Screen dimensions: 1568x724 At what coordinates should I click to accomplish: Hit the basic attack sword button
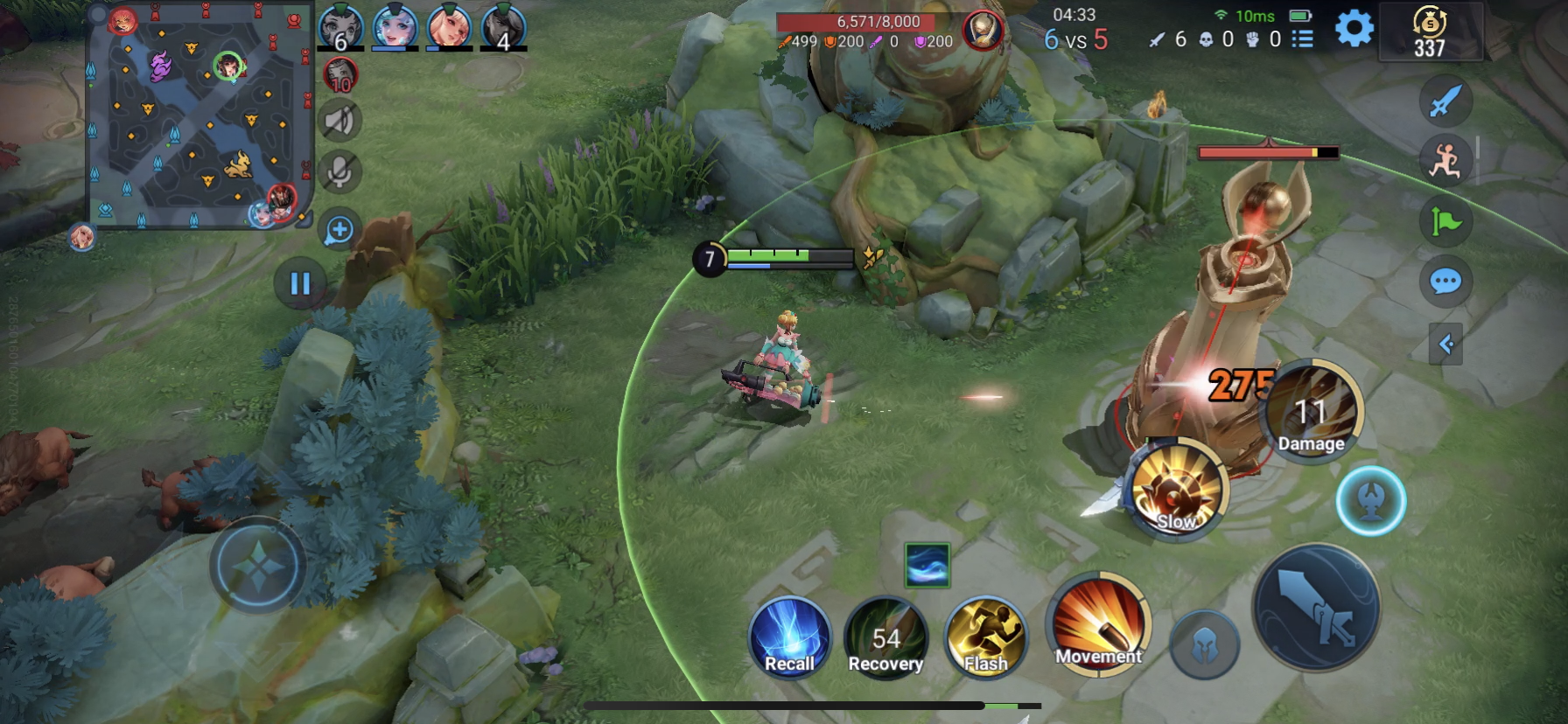pos(1317,608)
